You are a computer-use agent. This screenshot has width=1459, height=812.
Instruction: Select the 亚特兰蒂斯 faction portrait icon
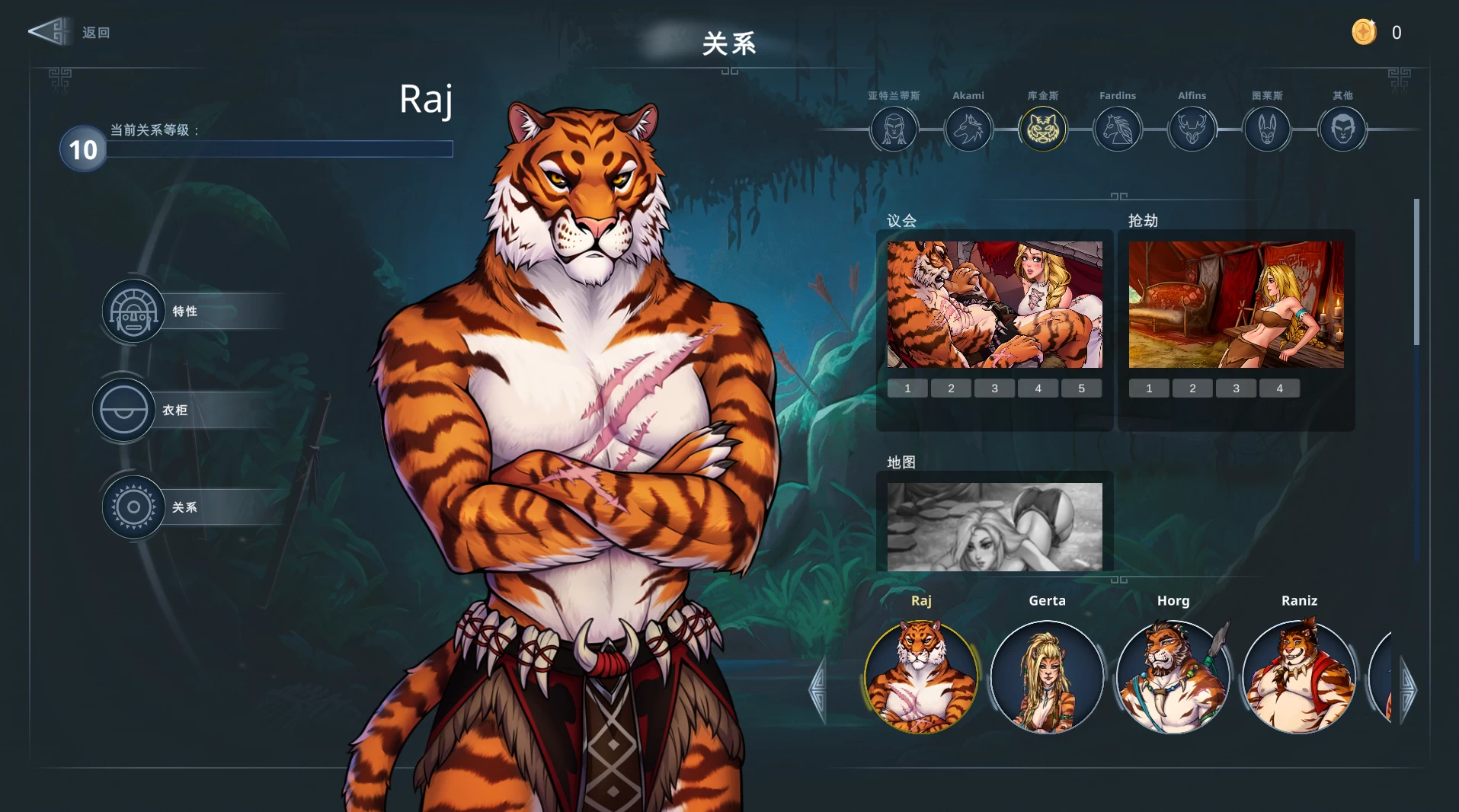tap(893, 129)
